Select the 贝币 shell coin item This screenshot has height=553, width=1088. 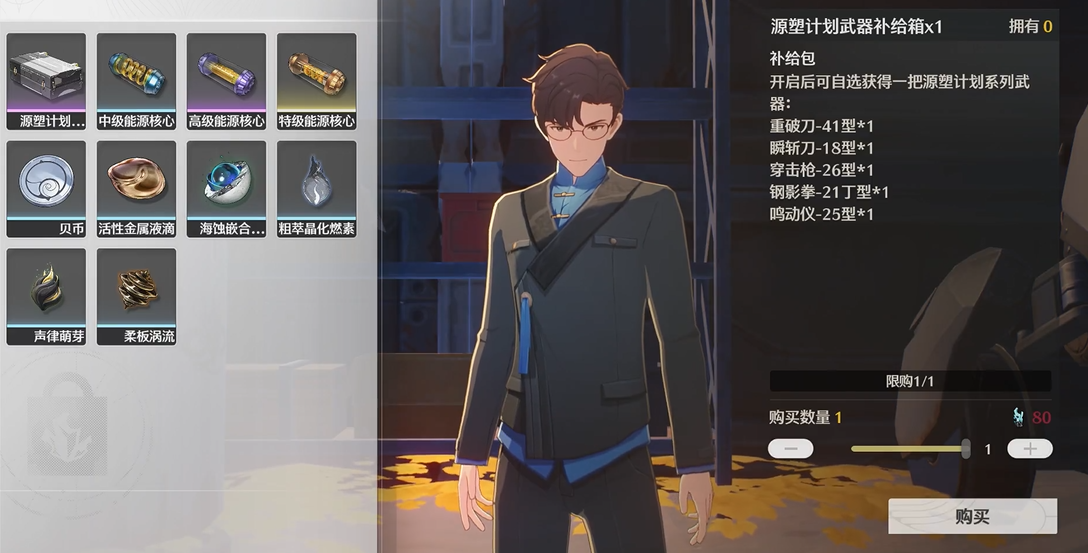[46, 189]
